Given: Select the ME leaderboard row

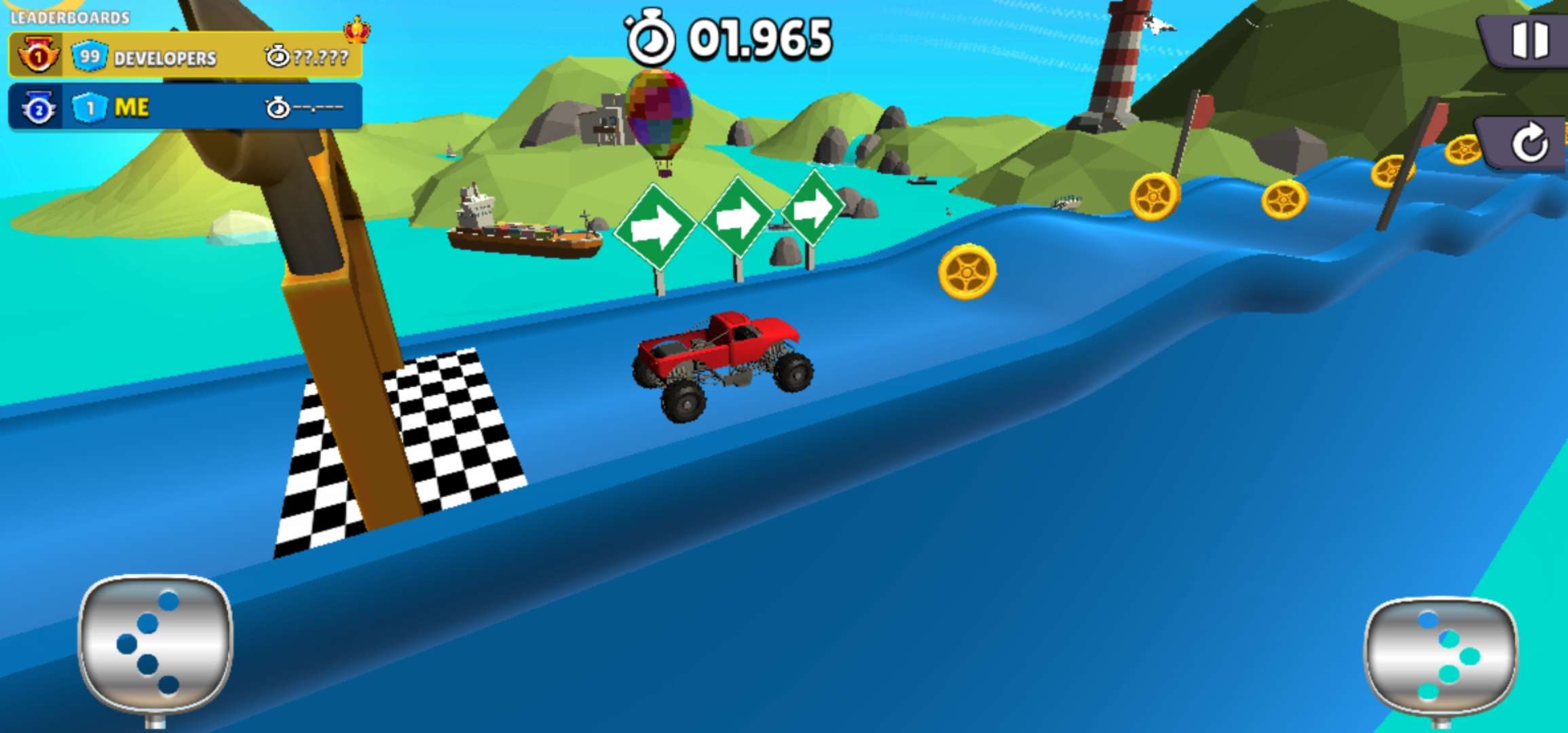Looking at the screenshot, I should click(185, 107).
